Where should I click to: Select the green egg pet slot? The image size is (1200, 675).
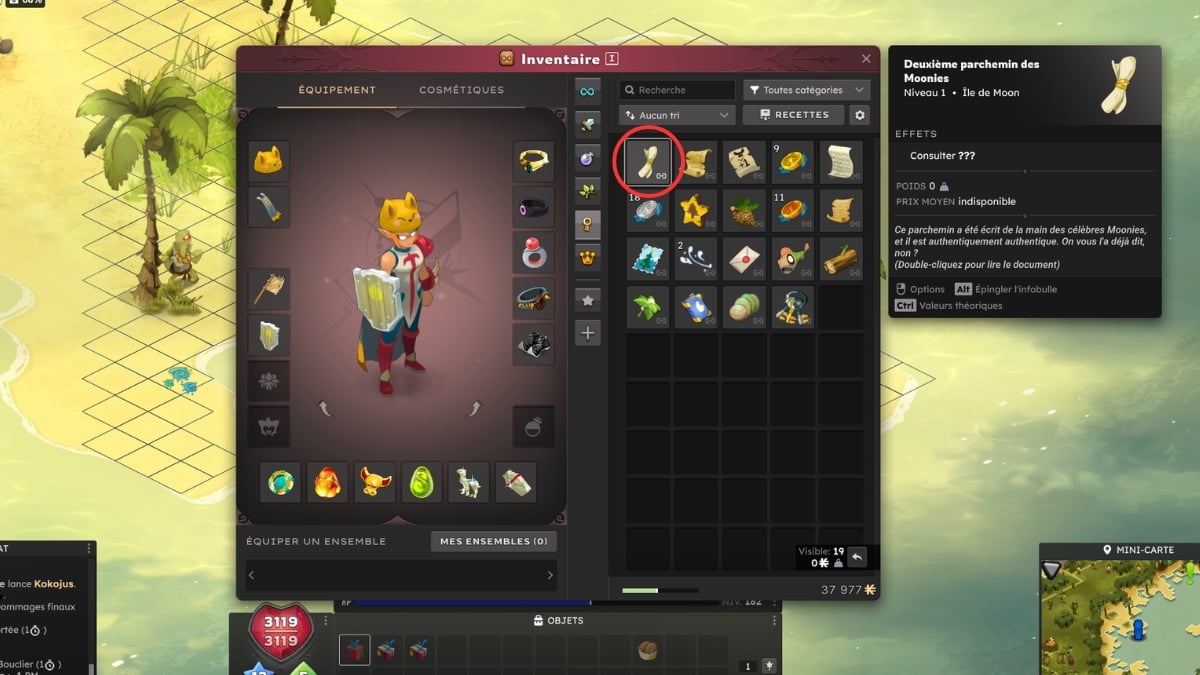[421, 482]
